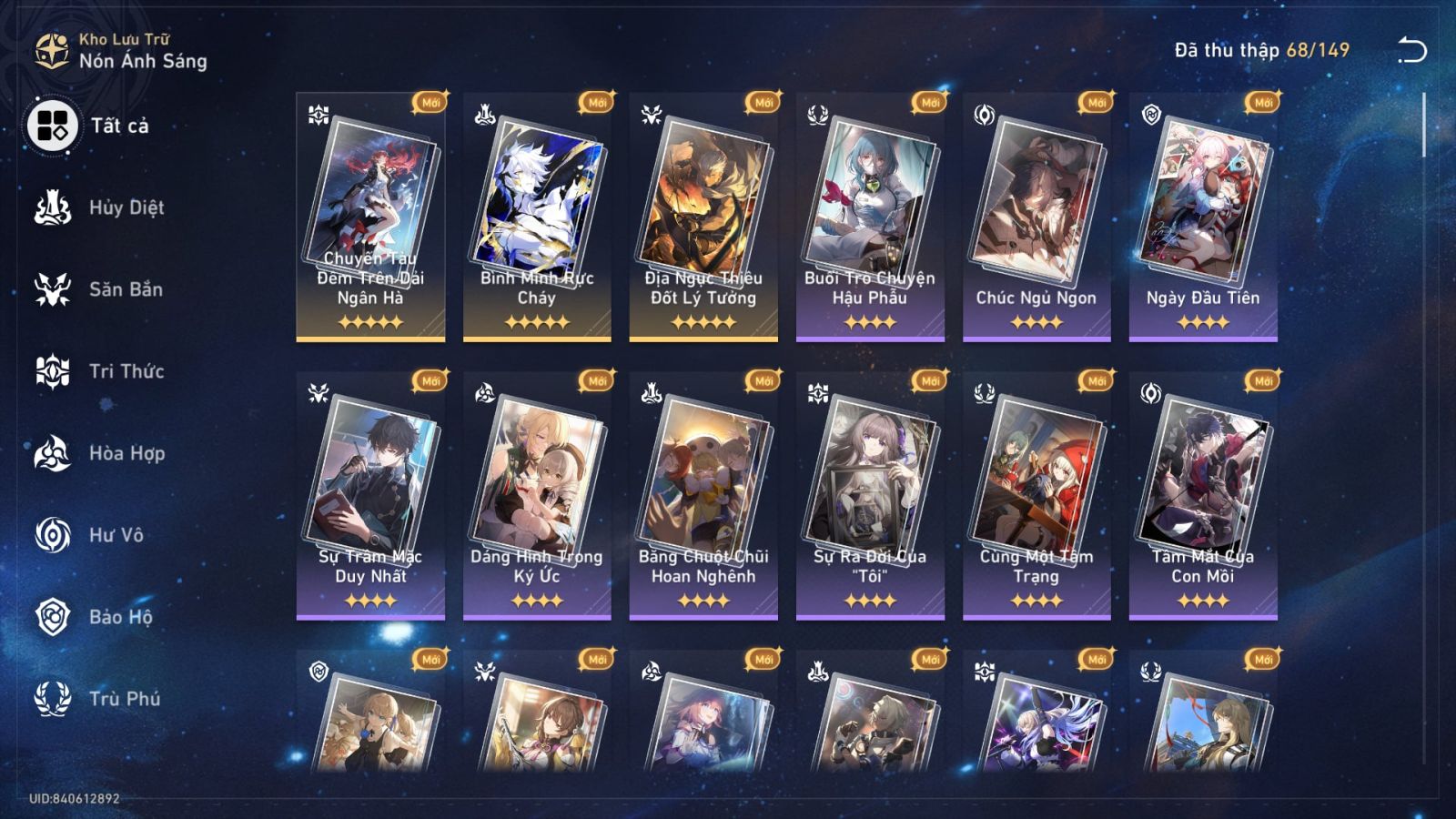Select the Hủy Diệt path filter icon
The width and height of the screenshot is (1456, 819).
[52, 207]
